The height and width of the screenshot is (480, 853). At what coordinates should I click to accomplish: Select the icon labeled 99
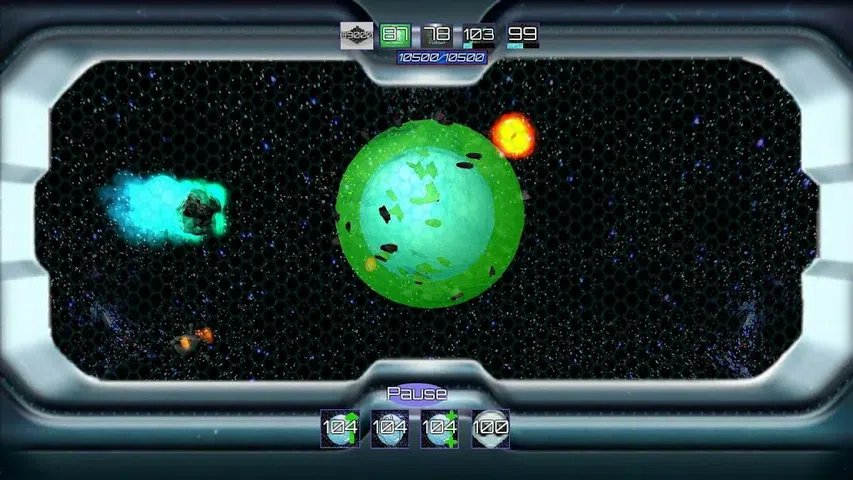tap(522, 35)
